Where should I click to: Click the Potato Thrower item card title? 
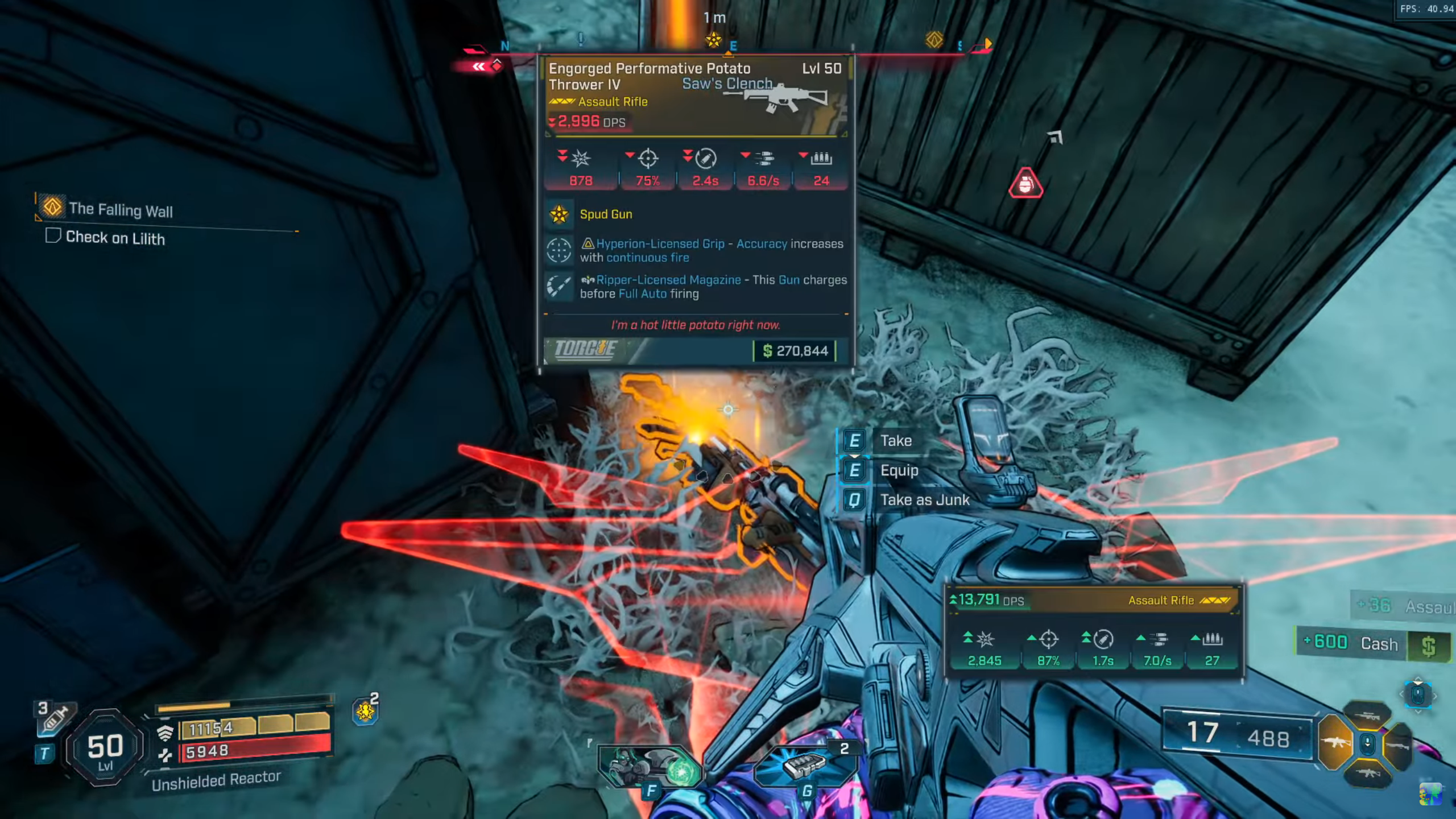pyautogui.click(x=649, y=76)
